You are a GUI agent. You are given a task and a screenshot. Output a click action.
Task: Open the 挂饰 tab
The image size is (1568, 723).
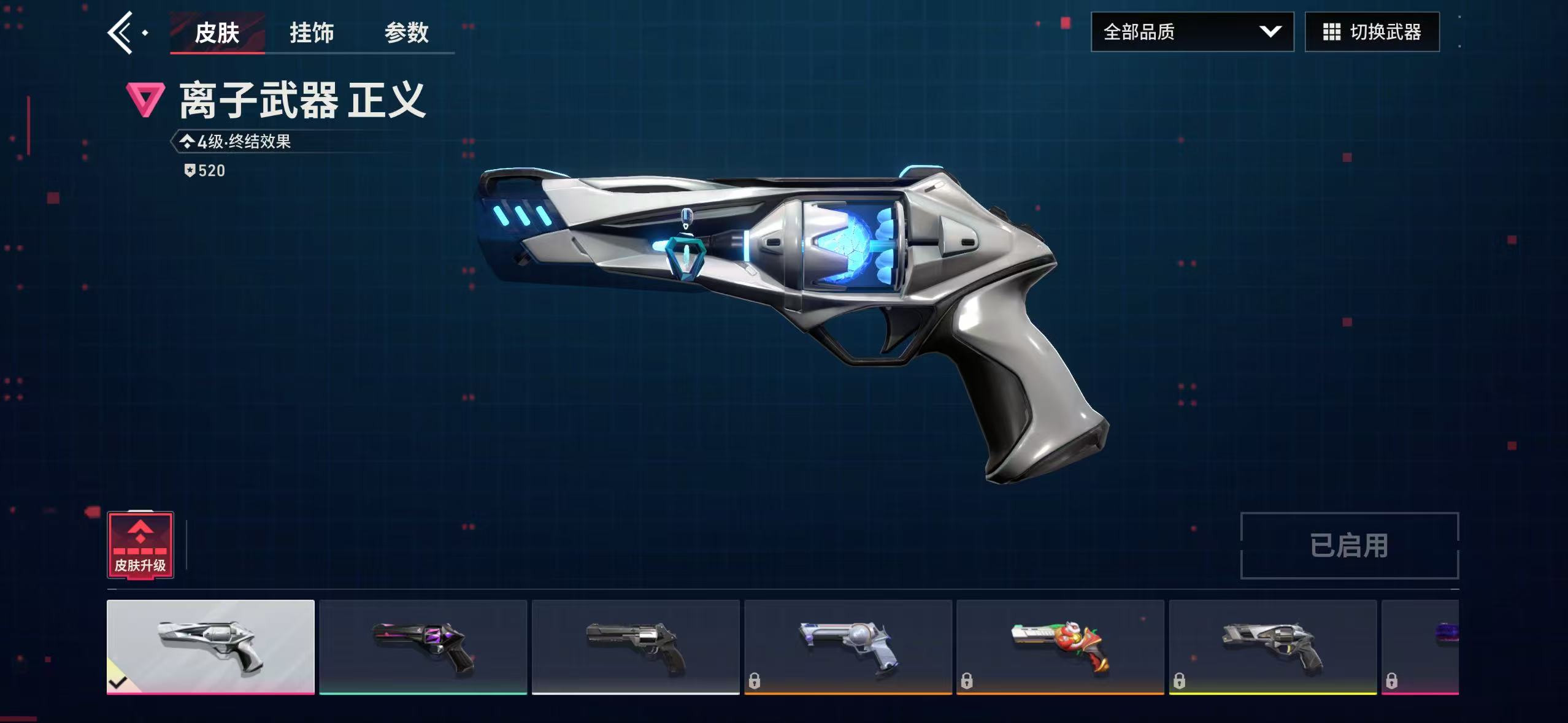312,33
